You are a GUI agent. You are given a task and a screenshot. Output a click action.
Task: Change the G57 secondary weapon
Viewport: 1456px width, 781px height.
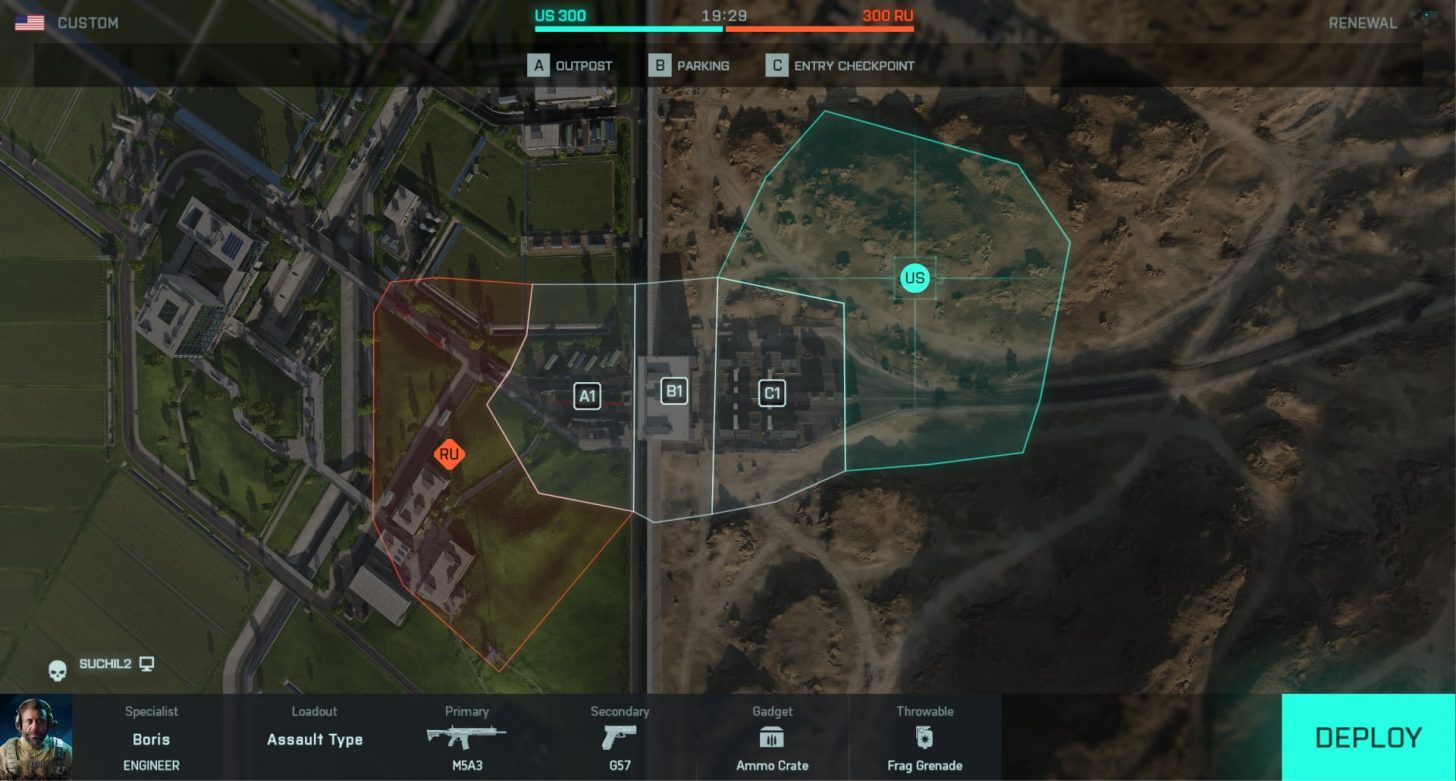coord(620,739)
